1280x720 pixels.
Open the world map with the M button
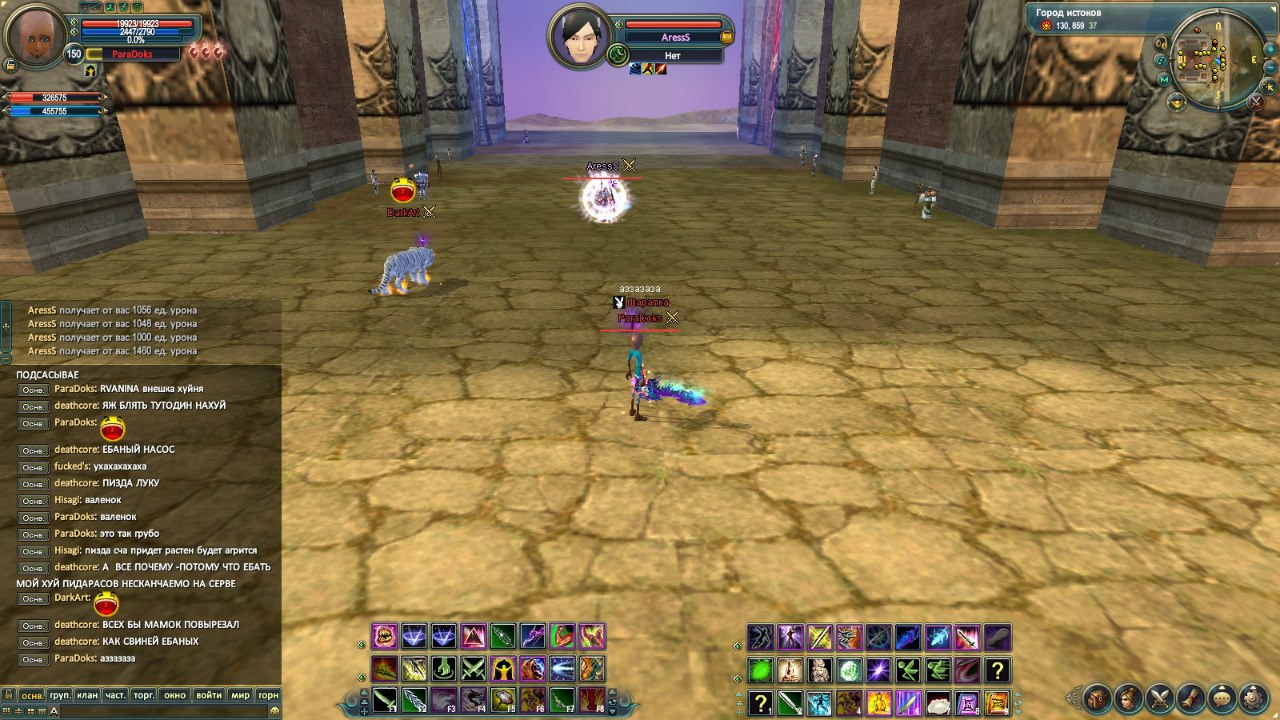tap(1163, 79)
